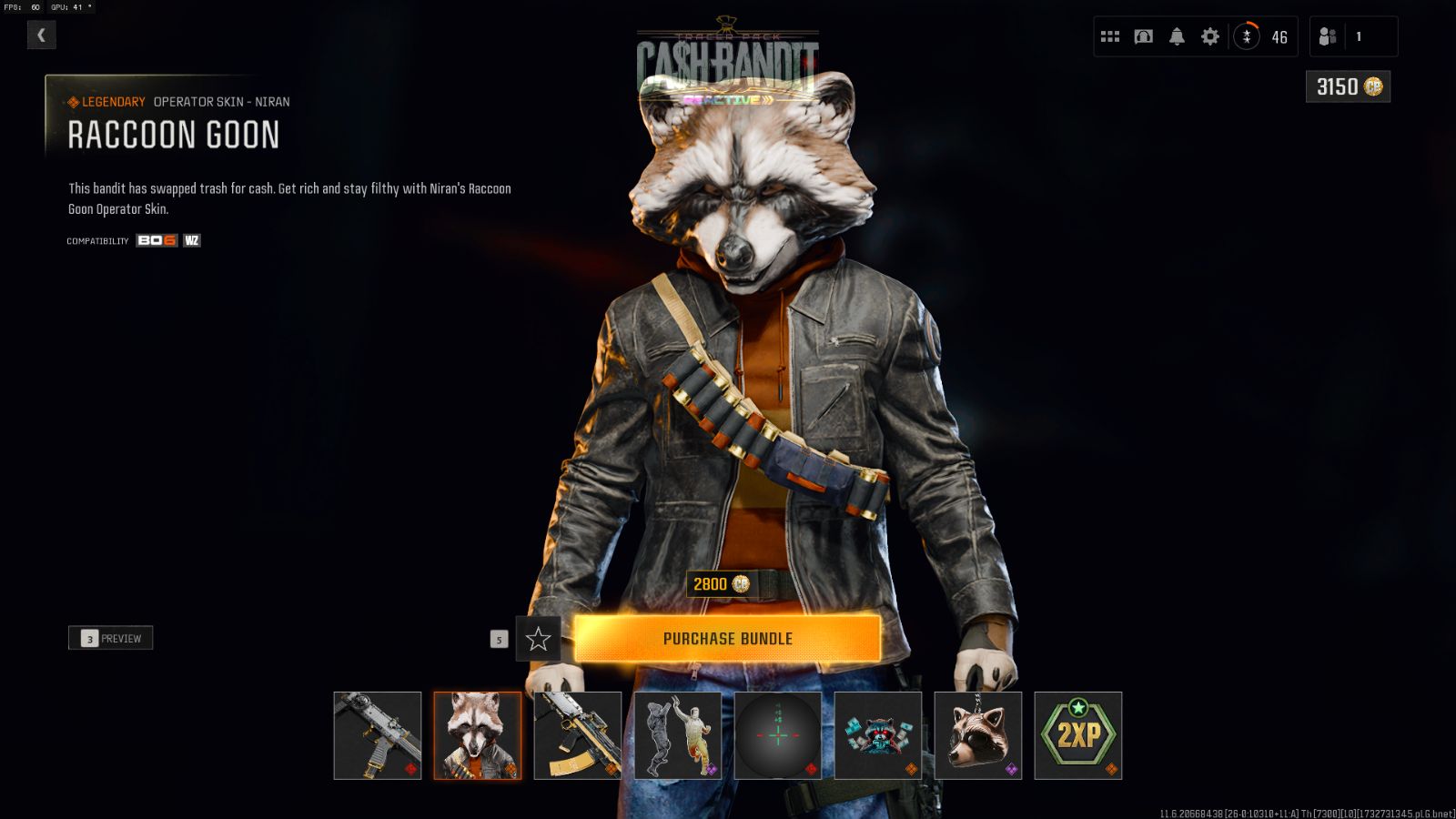
Task: Click the 2800 CP price tag
Action: [x=719, y=584]
